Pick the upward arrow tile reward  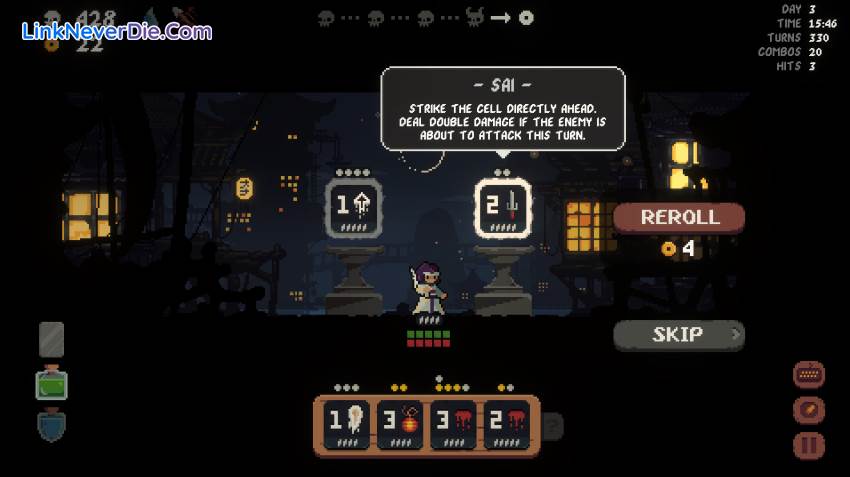tap(355, 209)
